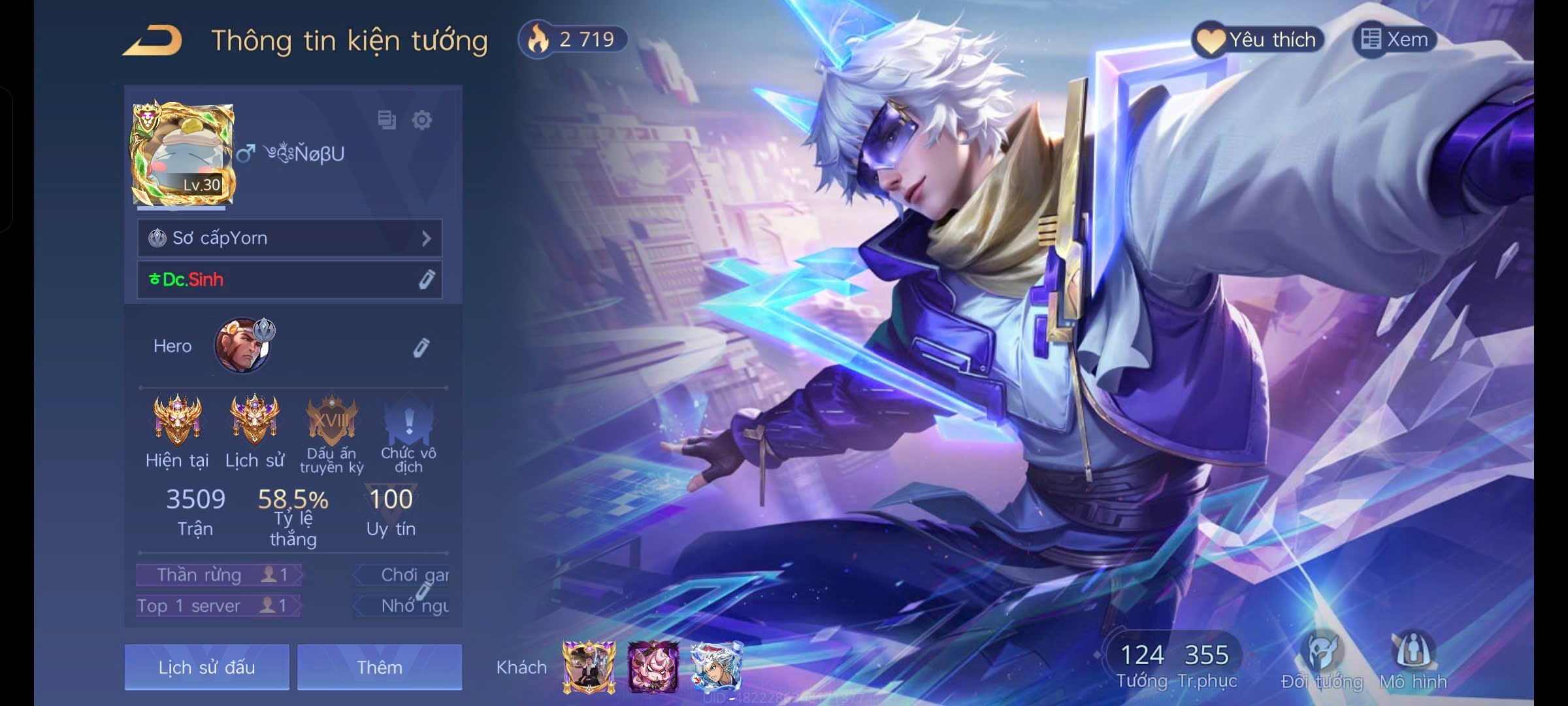Select the Top 1 server tag
The height and width of the screenshot is (706, 1568).
click(217, 606)
